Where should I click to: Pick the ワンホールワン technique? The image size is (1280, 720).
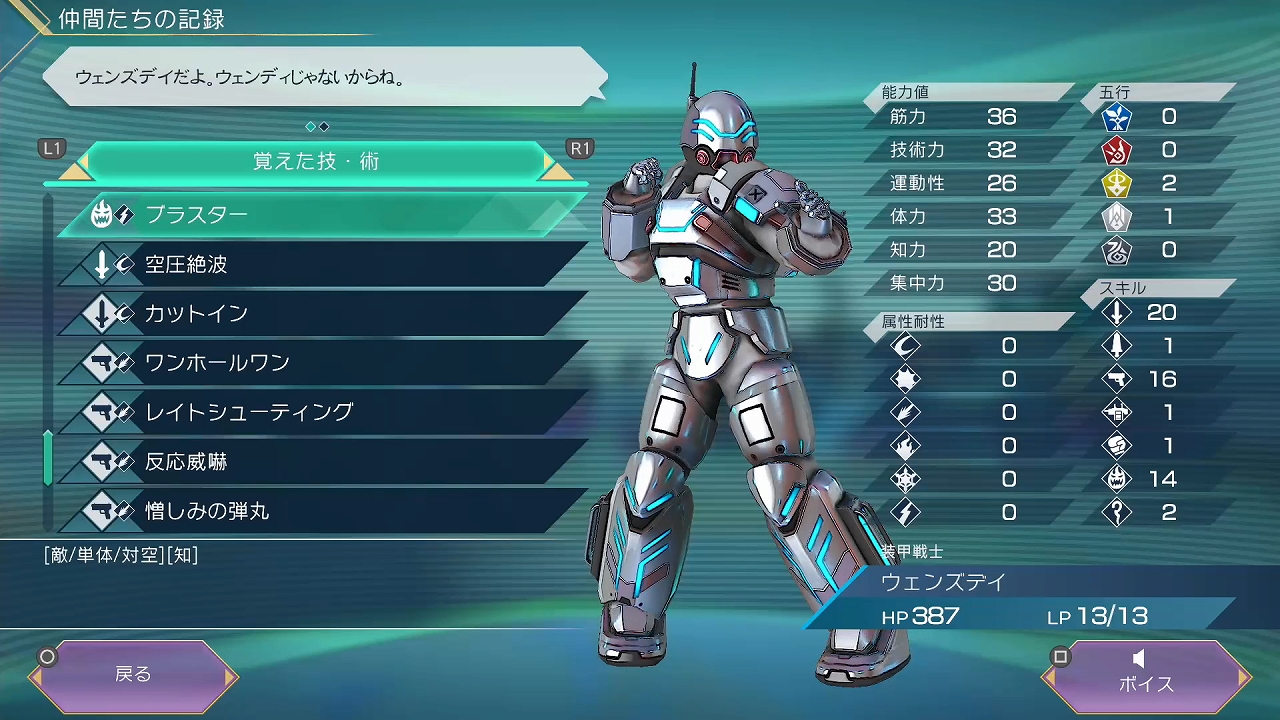tap(320, 363)
